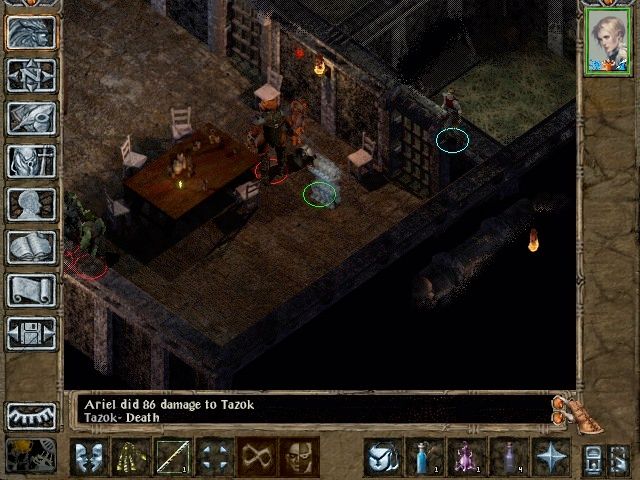The height and width of the screenshot is (480, 640).
Task: Click the dragon head return-to-game button
Action: pos(31,33)
